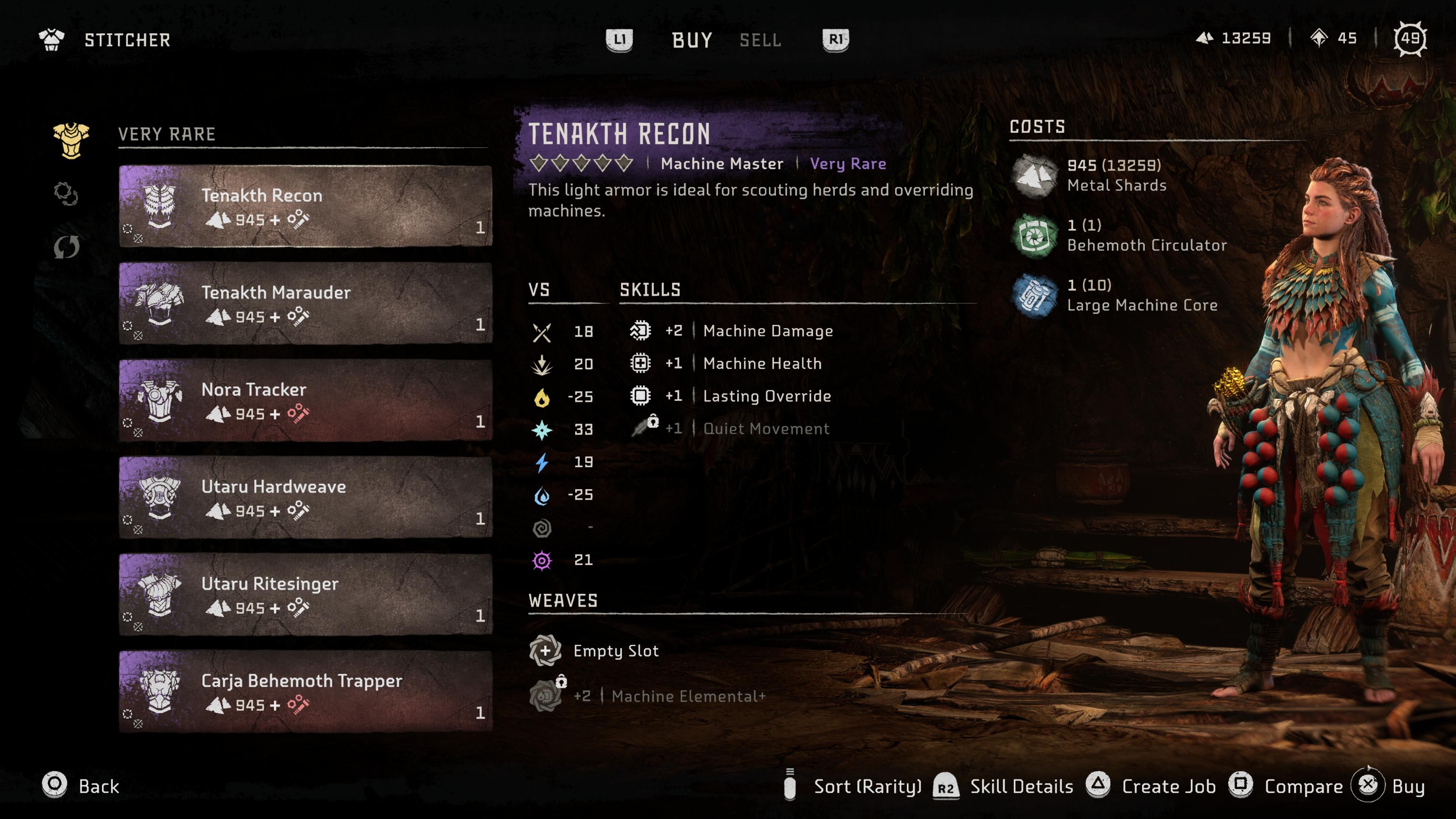Viewport: 1456px width, 819px height.
Task: Select the locked Machine Elemental+ weave
Action: [687, 696]
